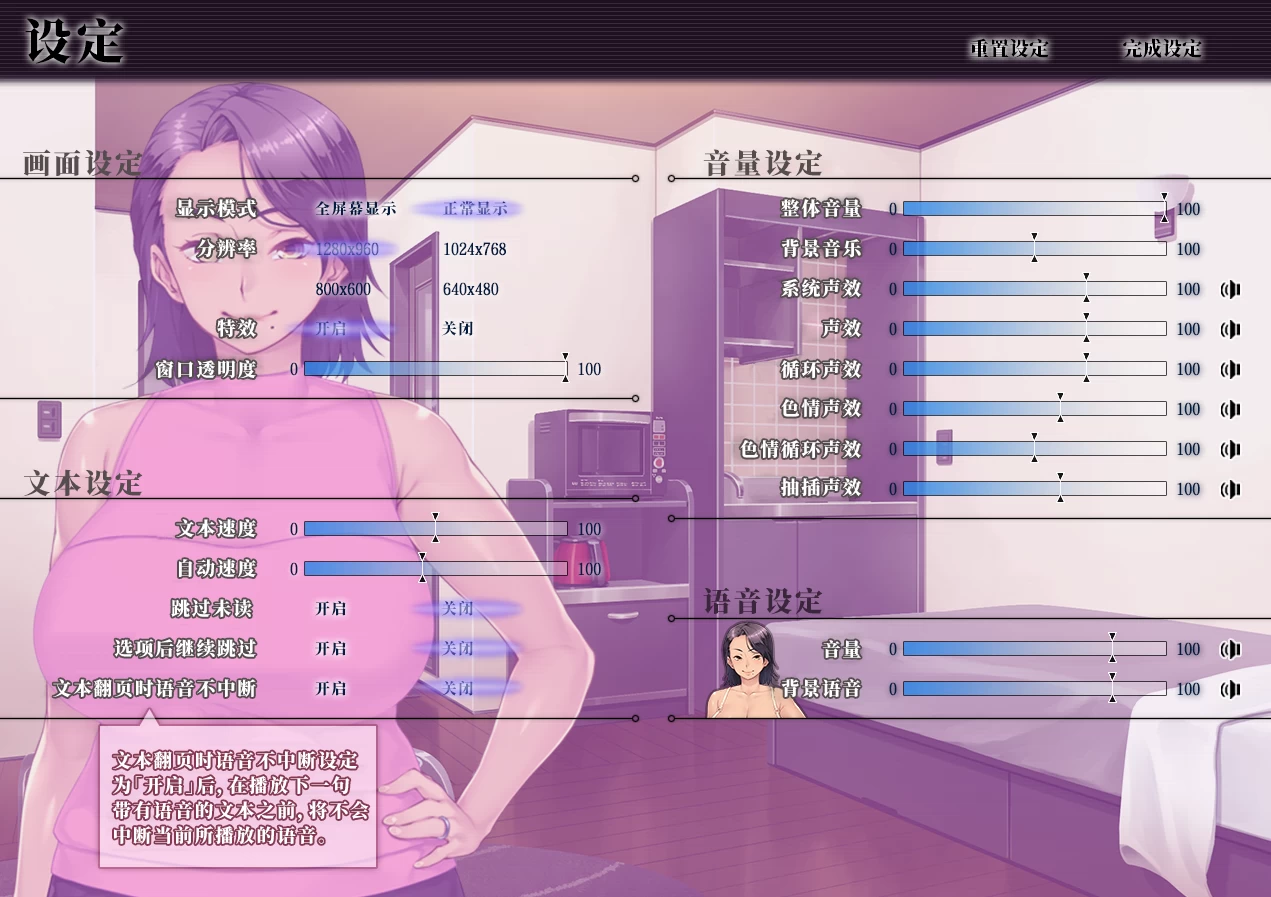Enable 跳过未读 with 开启
This screenshot has width=1271, height=897.
pos(331,609)
